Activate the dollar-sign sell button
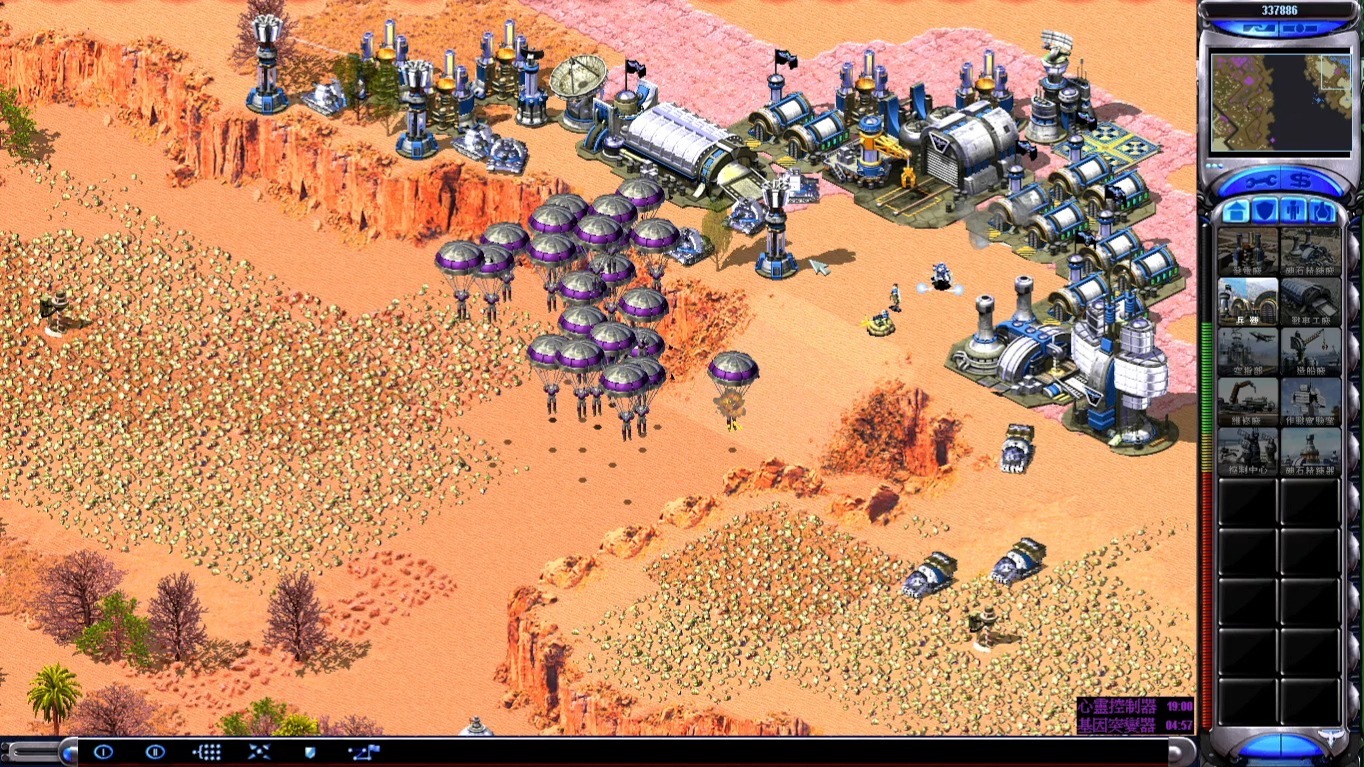 click(1299, 182)
